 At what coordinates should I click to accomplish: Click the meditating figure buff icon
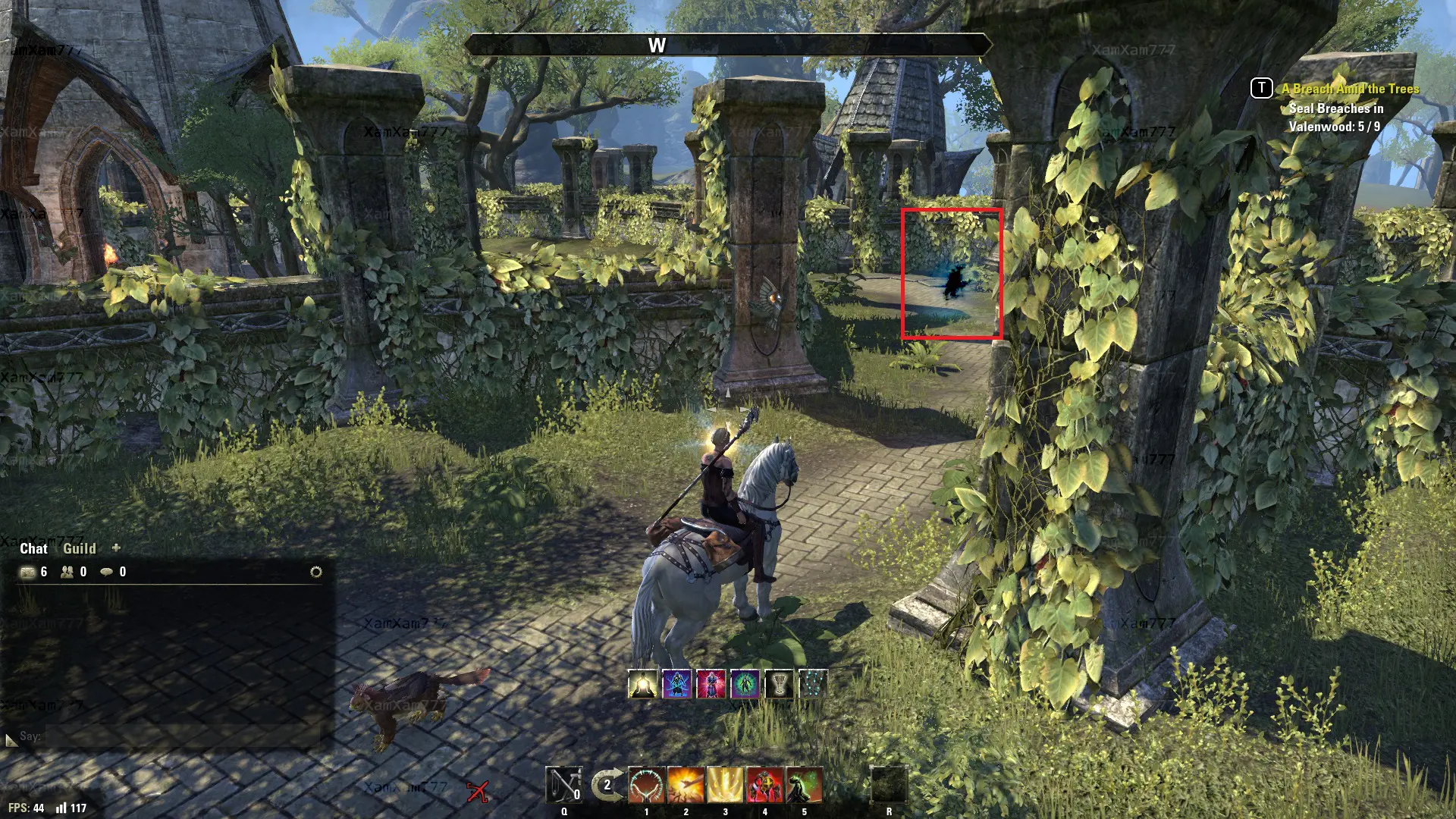tap(643, 684)
